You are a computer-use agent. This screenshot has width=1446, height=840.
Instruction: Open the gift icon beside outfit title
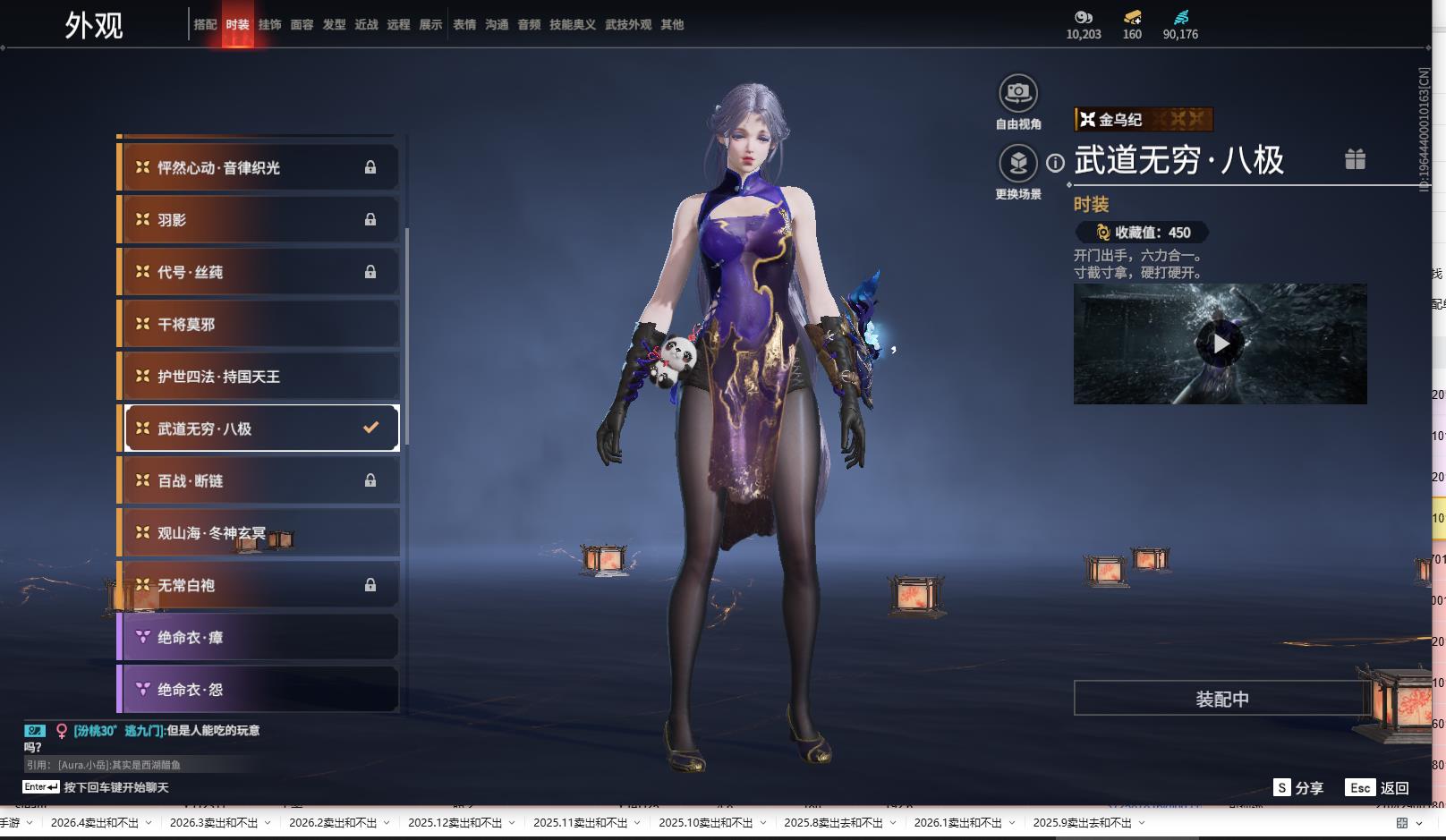pos(1355,159)
